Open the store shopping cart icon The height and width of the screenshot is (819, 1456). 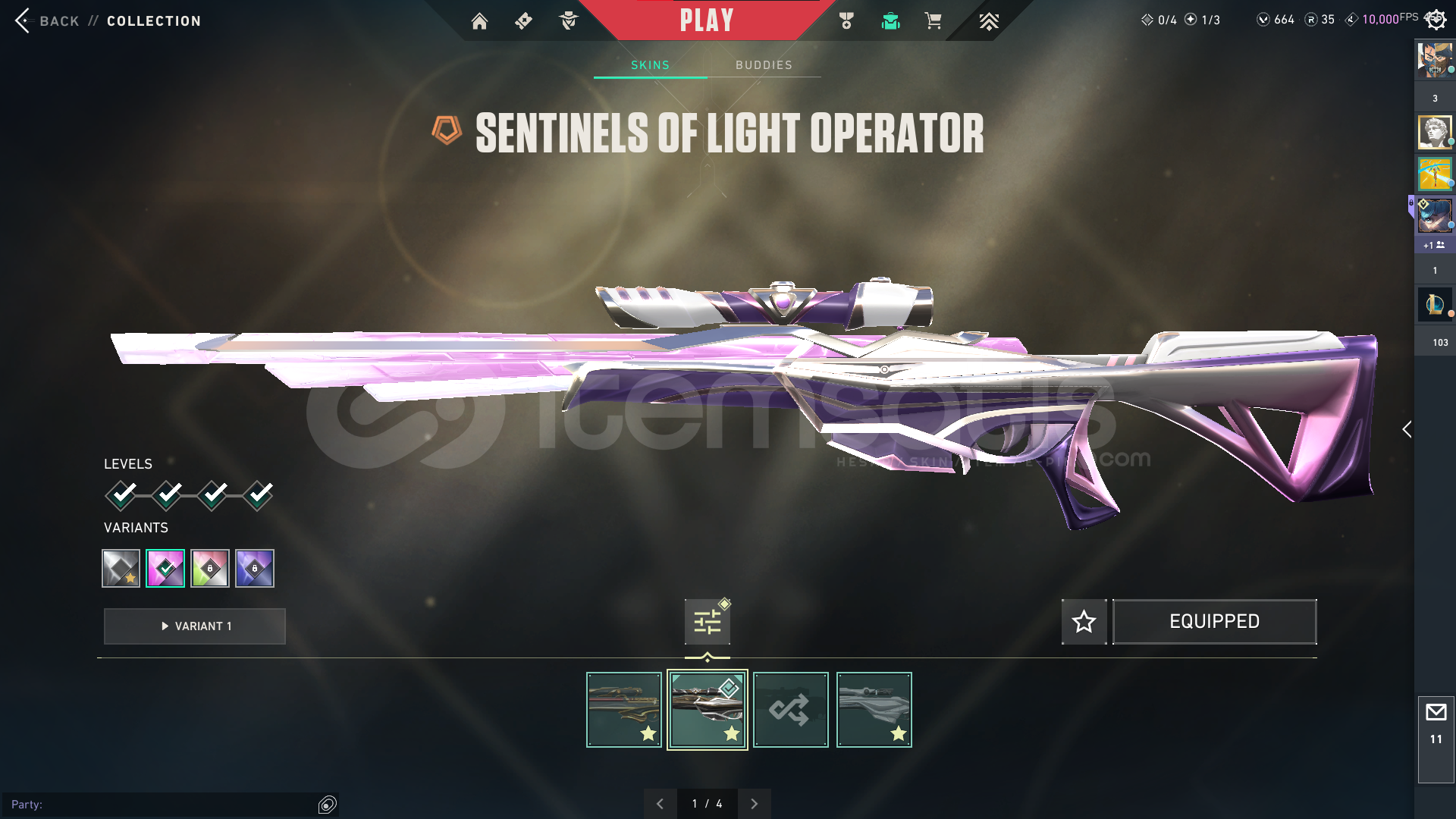933,21
